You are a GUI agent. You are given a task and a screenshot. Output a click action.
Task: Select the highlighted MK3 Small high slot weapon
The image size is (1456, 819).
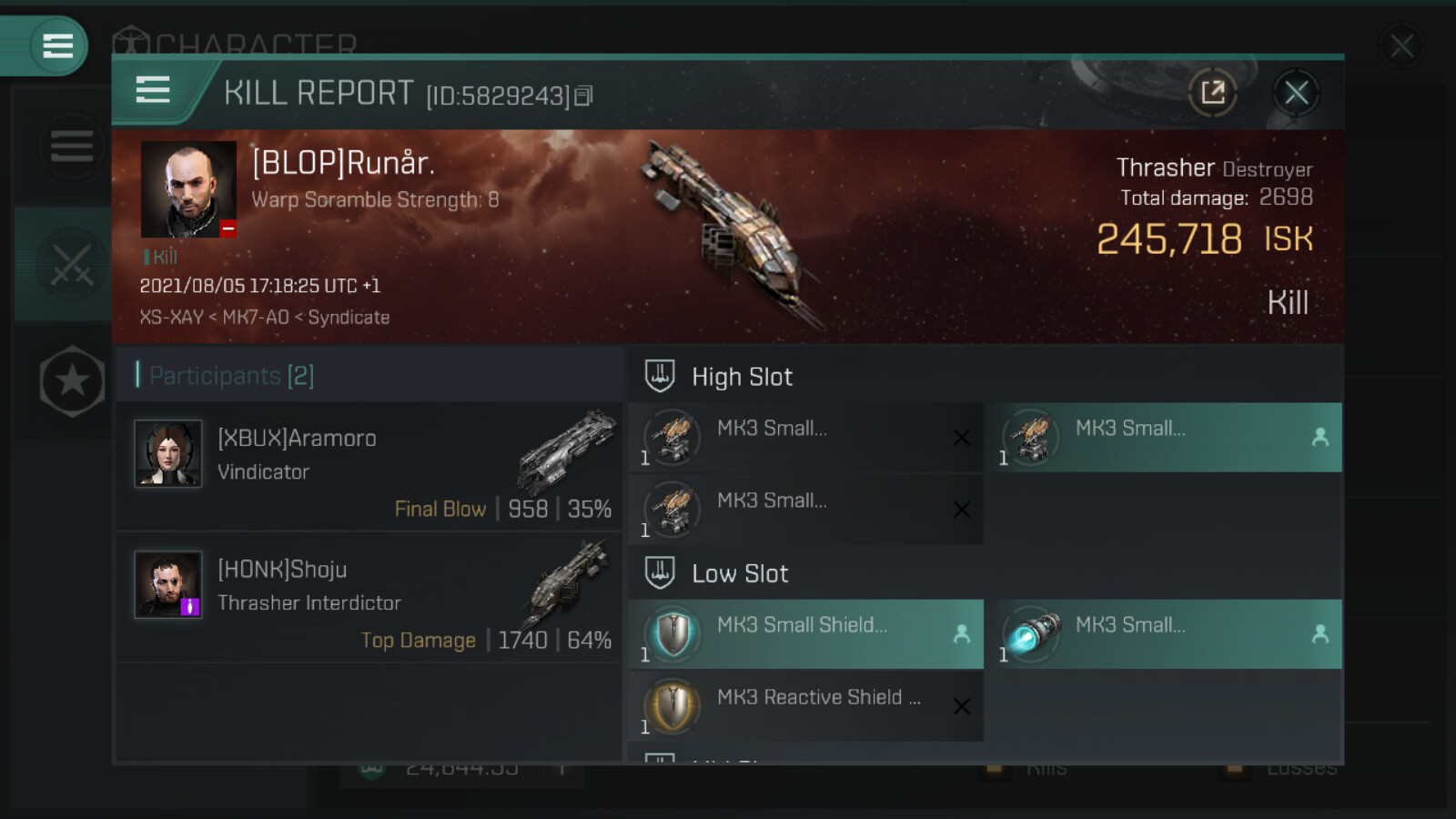coord(1164,438)
